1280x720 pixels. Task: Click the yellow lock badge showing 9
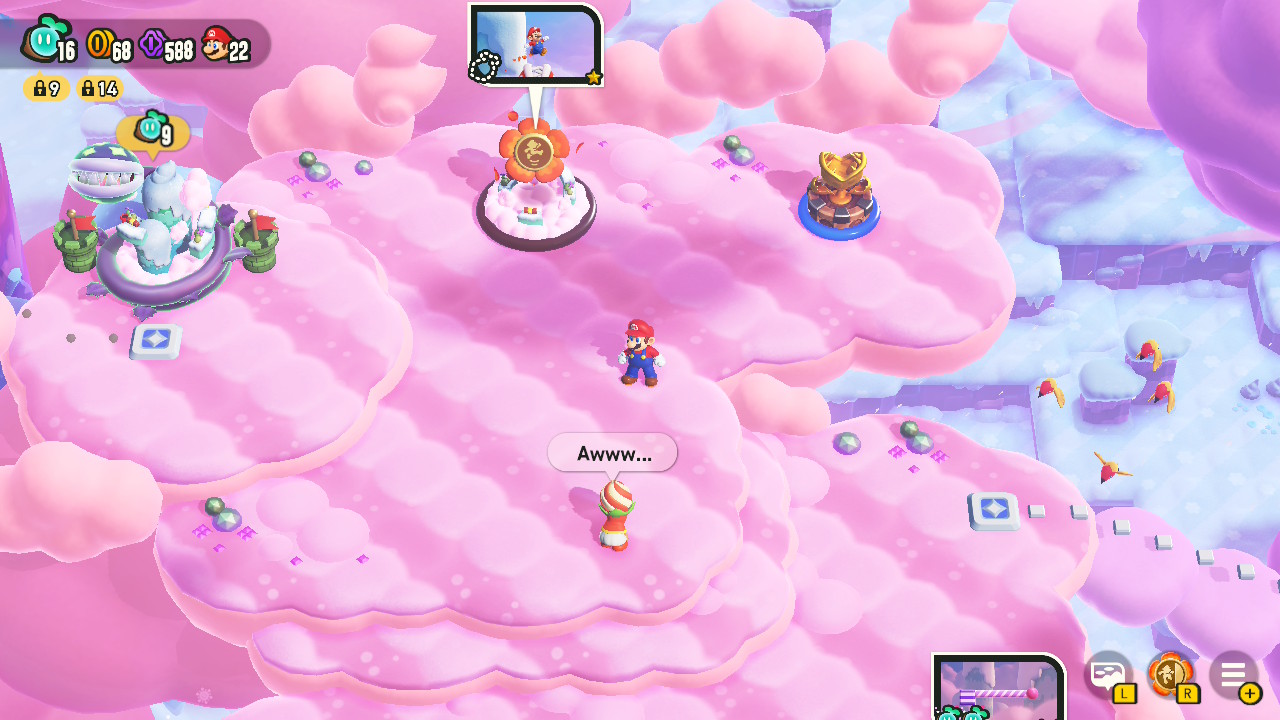point(44,89)
